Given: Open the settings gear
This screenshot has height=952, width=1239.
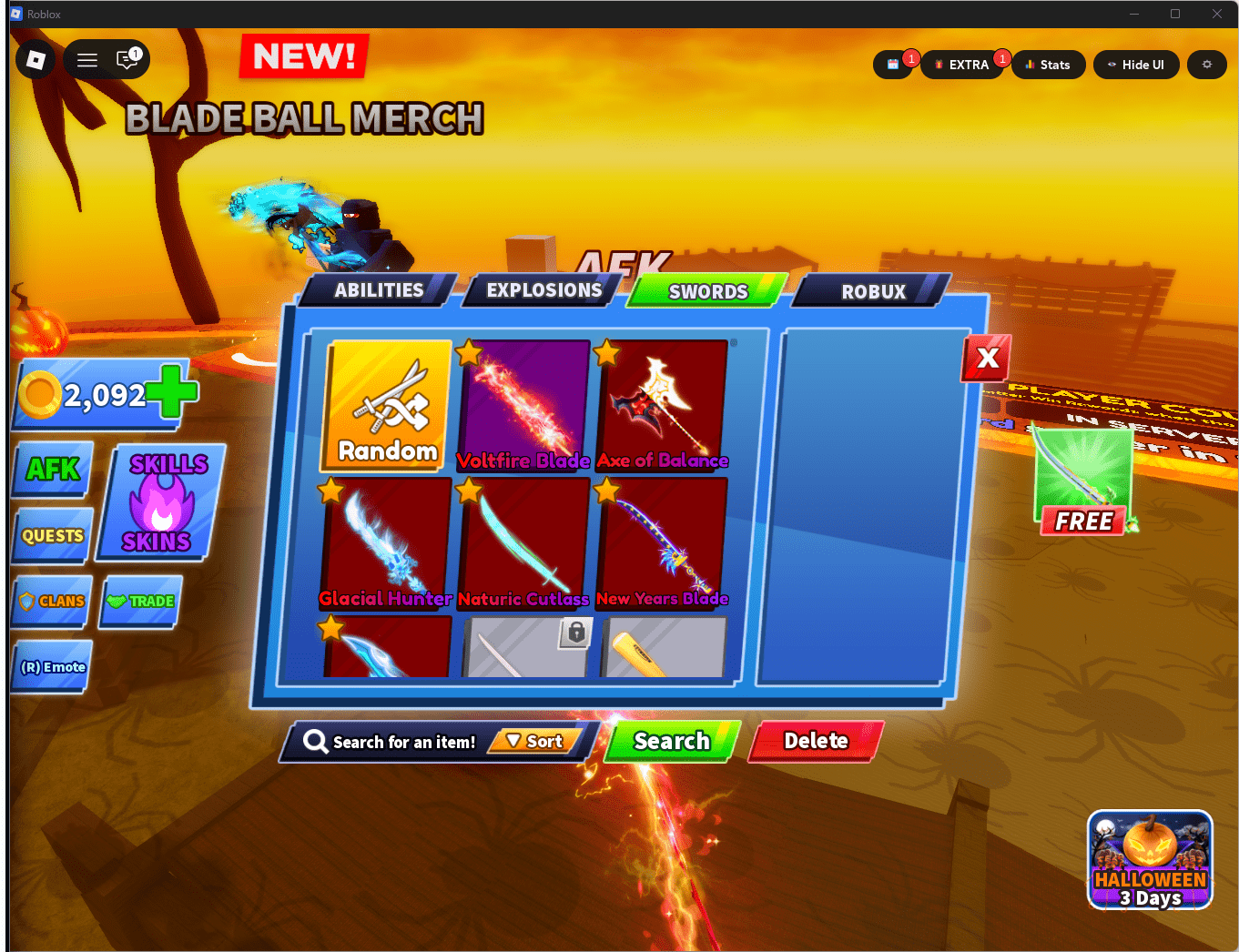Looking at the screenshot, I should (x=1206, y=65).
